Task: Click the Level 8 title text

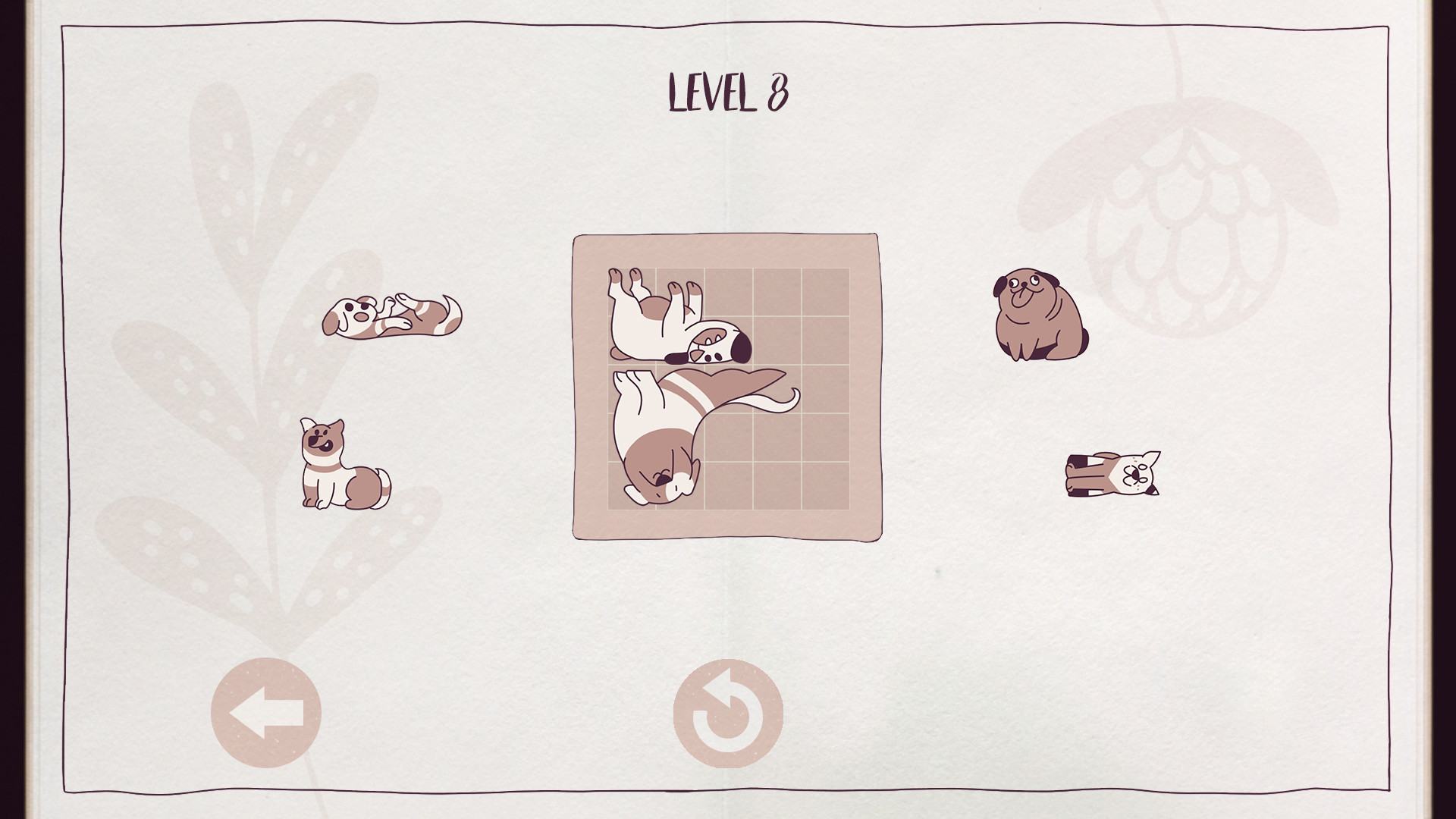Action: pos(726,91)
